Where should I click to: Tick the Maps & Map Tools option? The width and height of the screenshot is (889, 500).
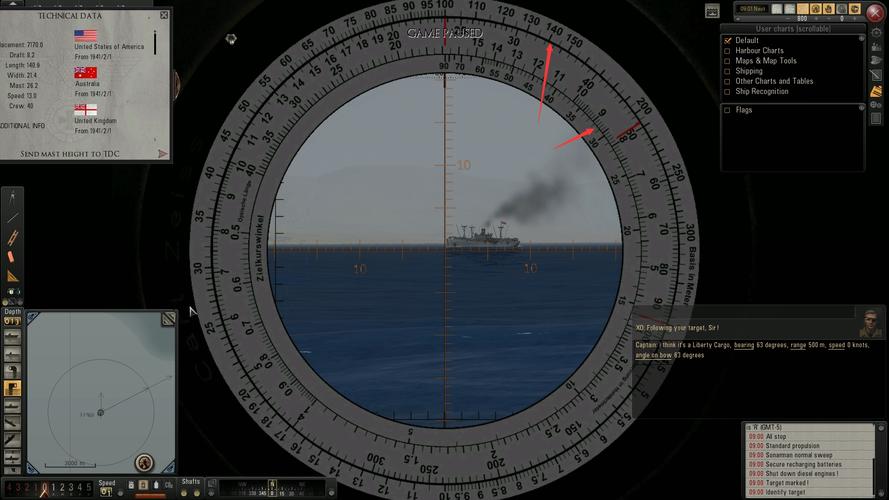(727, 61)
